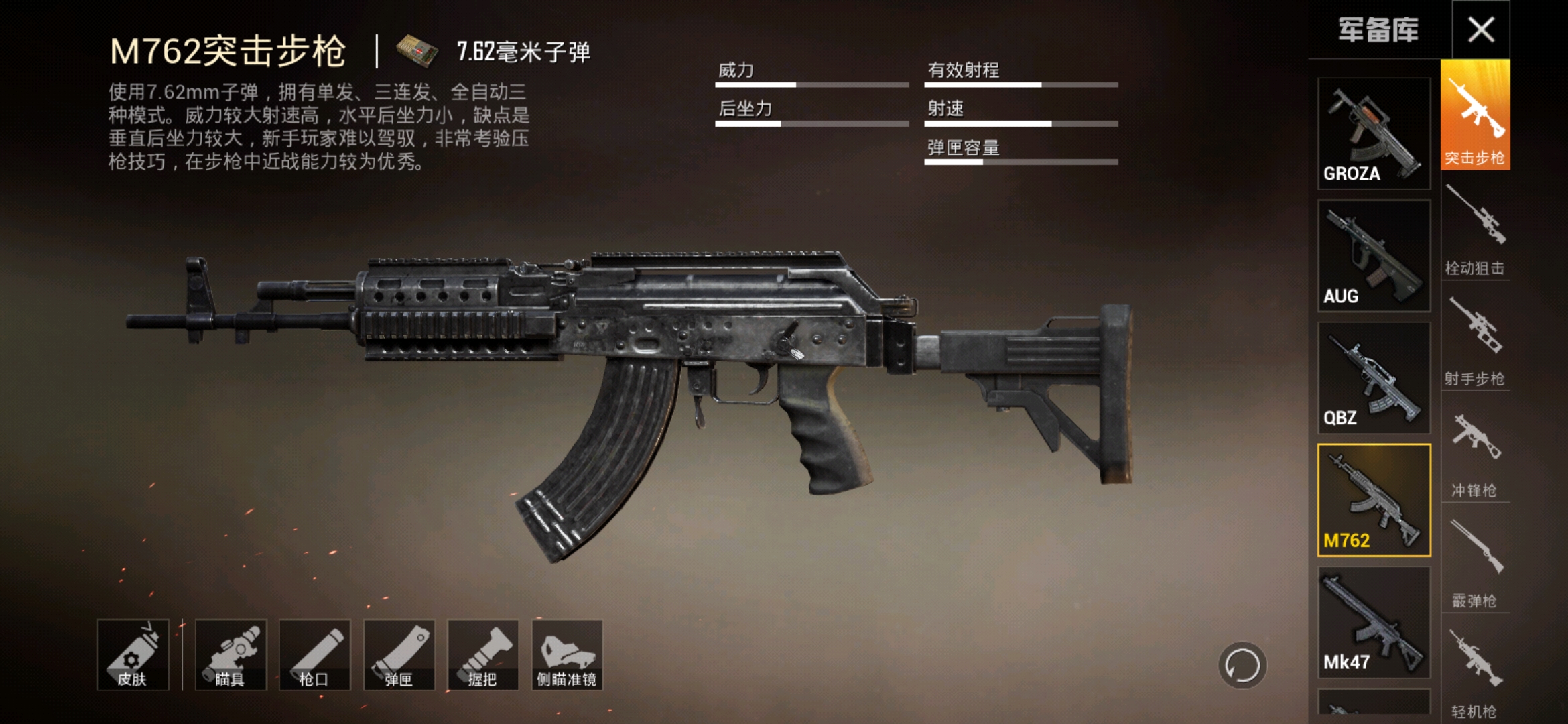Show the Mk47 weapon details
Screen dimensions: 1568x724
coord(1374,622)
